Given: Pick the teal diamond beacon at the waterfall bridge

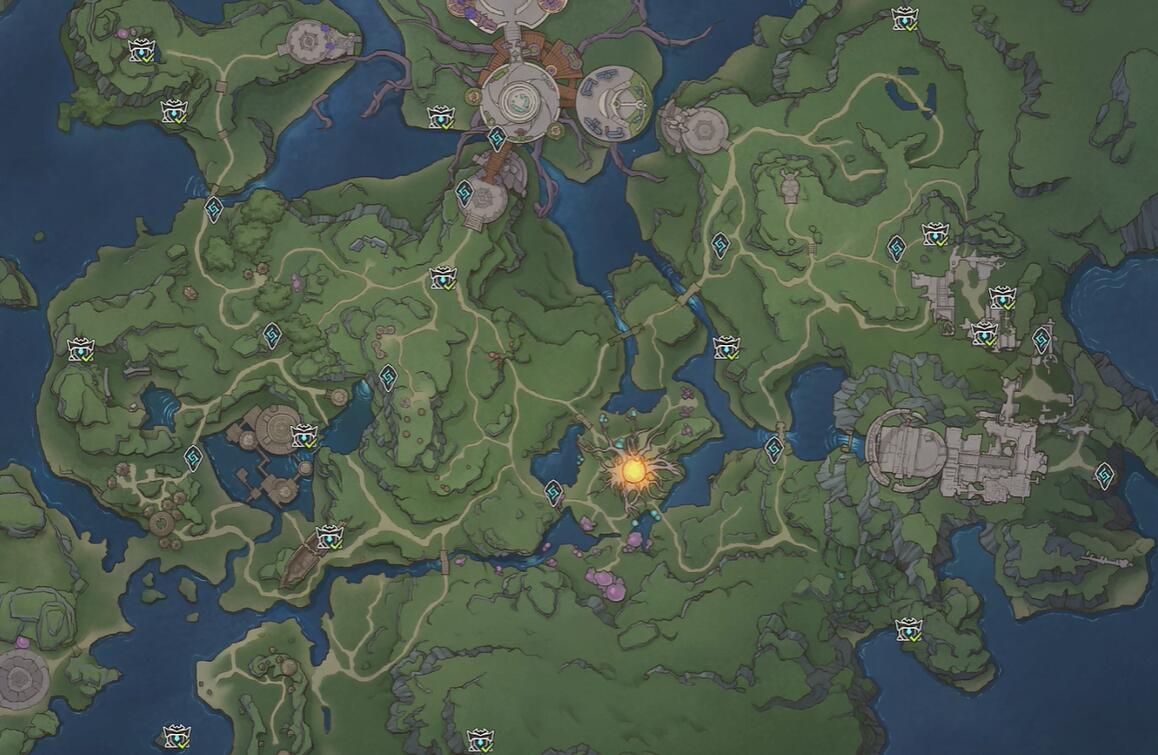Looking at the screenshot, I should pos(774,449).
